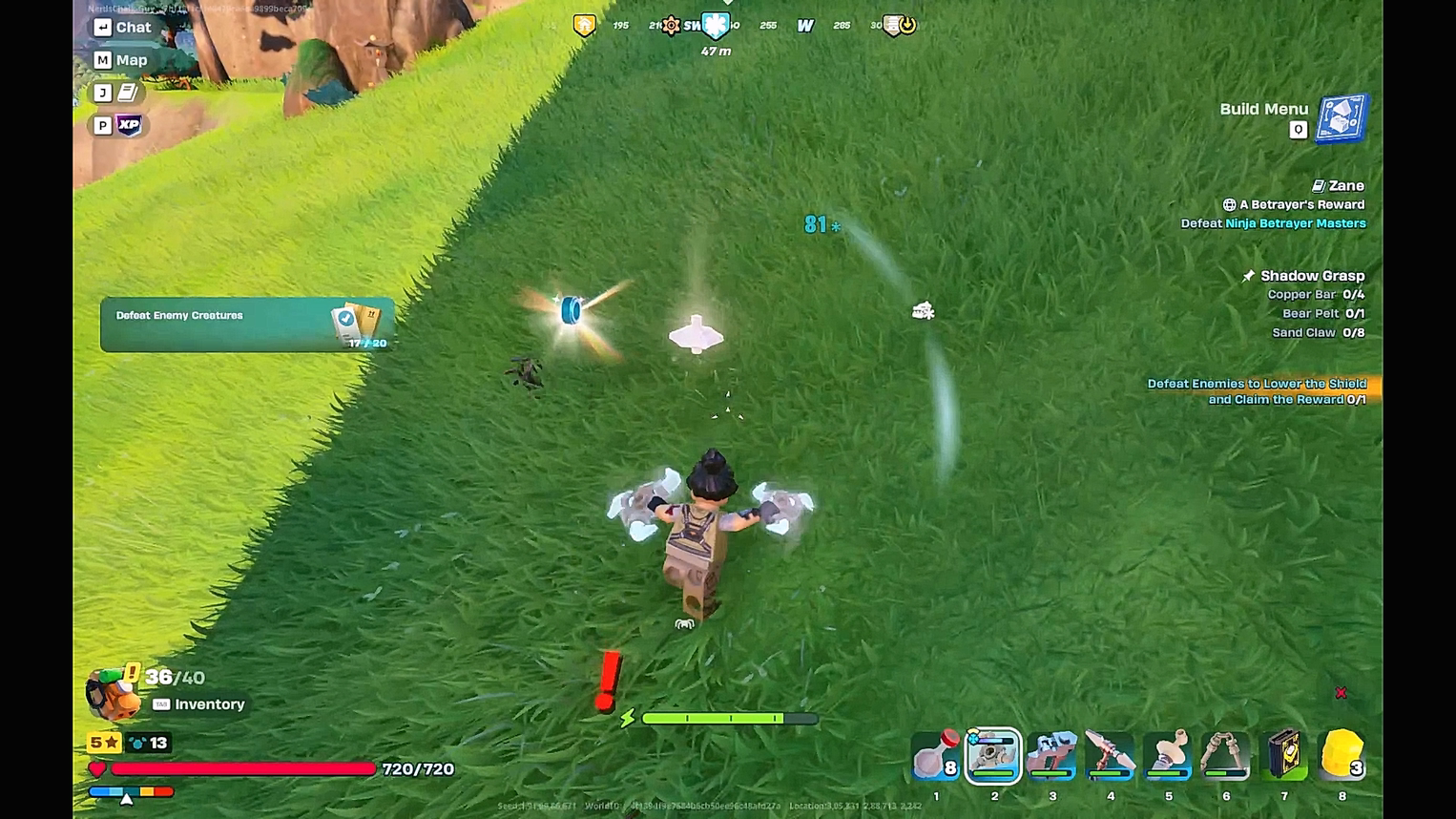Toggle the Shadow Grasp quest pin
The width and height of the screenshot is (1456, 819).
click(x=1248, y=275)
